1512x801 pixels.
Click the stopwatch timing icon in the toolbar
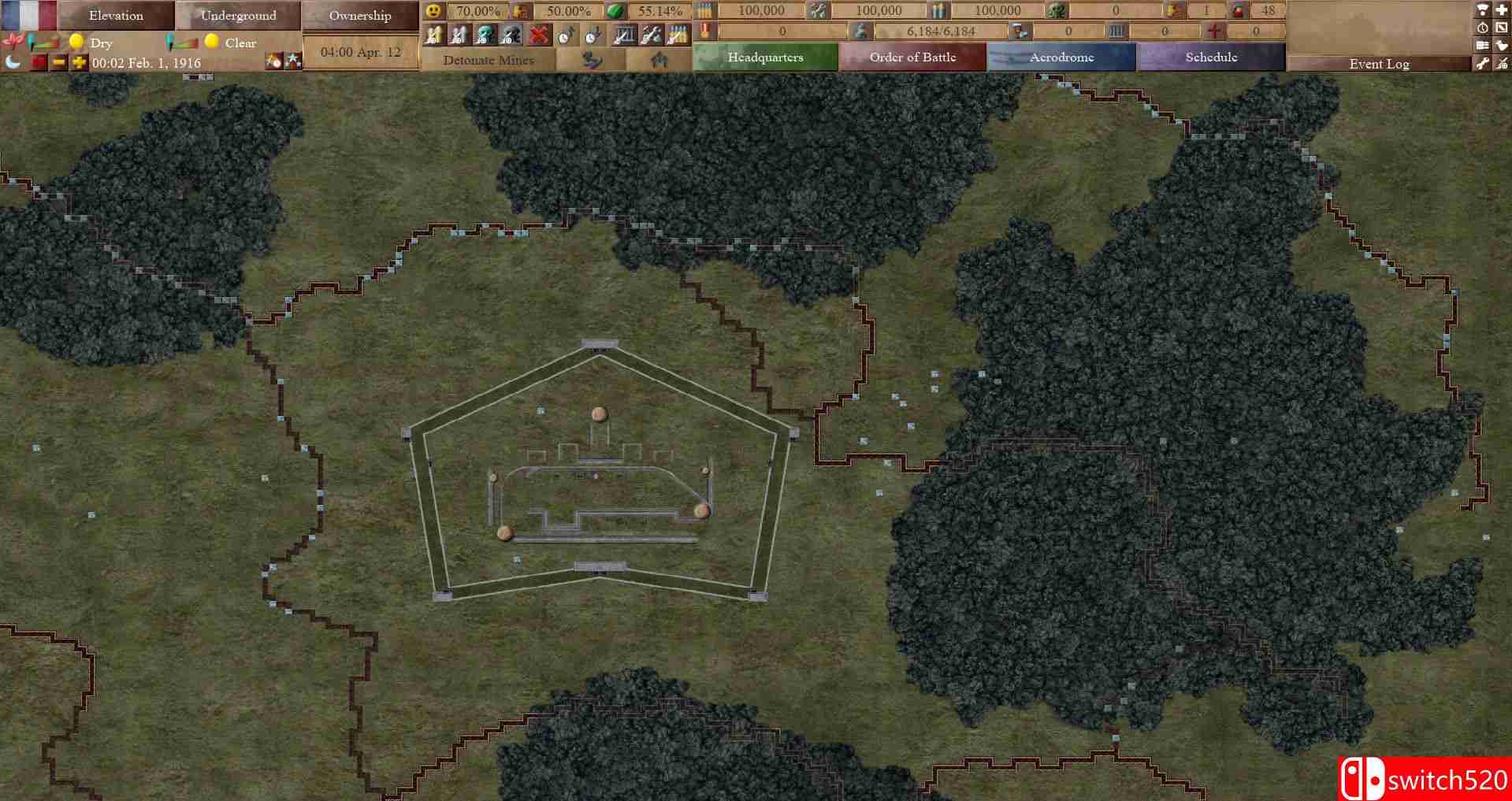(x=566, y=35)
